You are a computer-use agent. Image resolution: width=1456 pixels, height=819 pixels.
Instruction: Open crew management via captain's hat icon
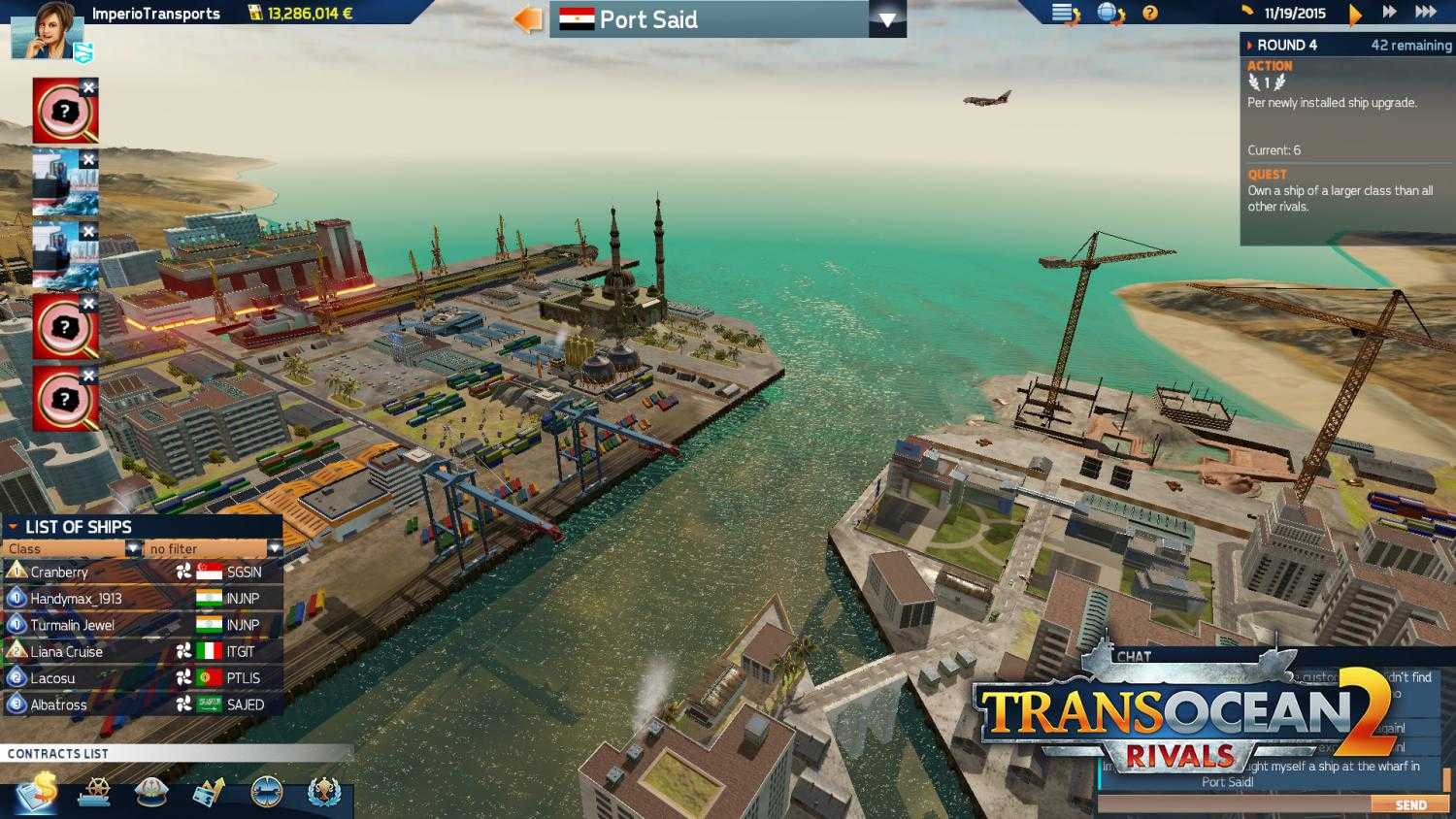tap(149, 793)
